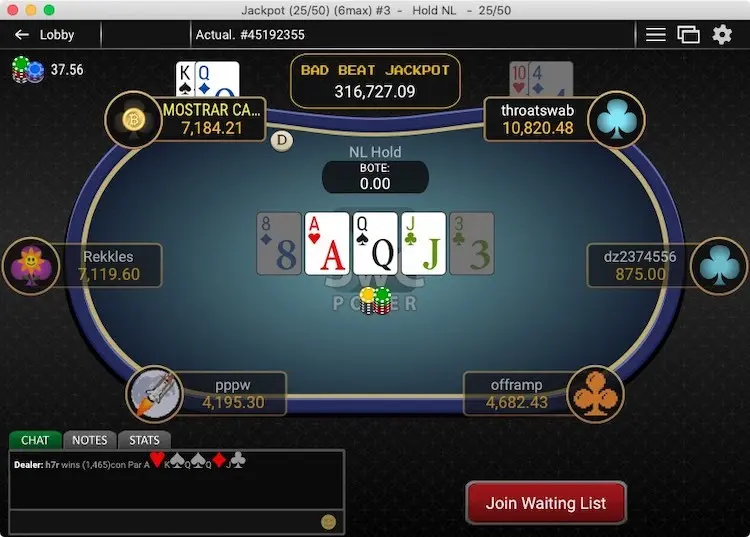Open the settings gear

[722, 35]
